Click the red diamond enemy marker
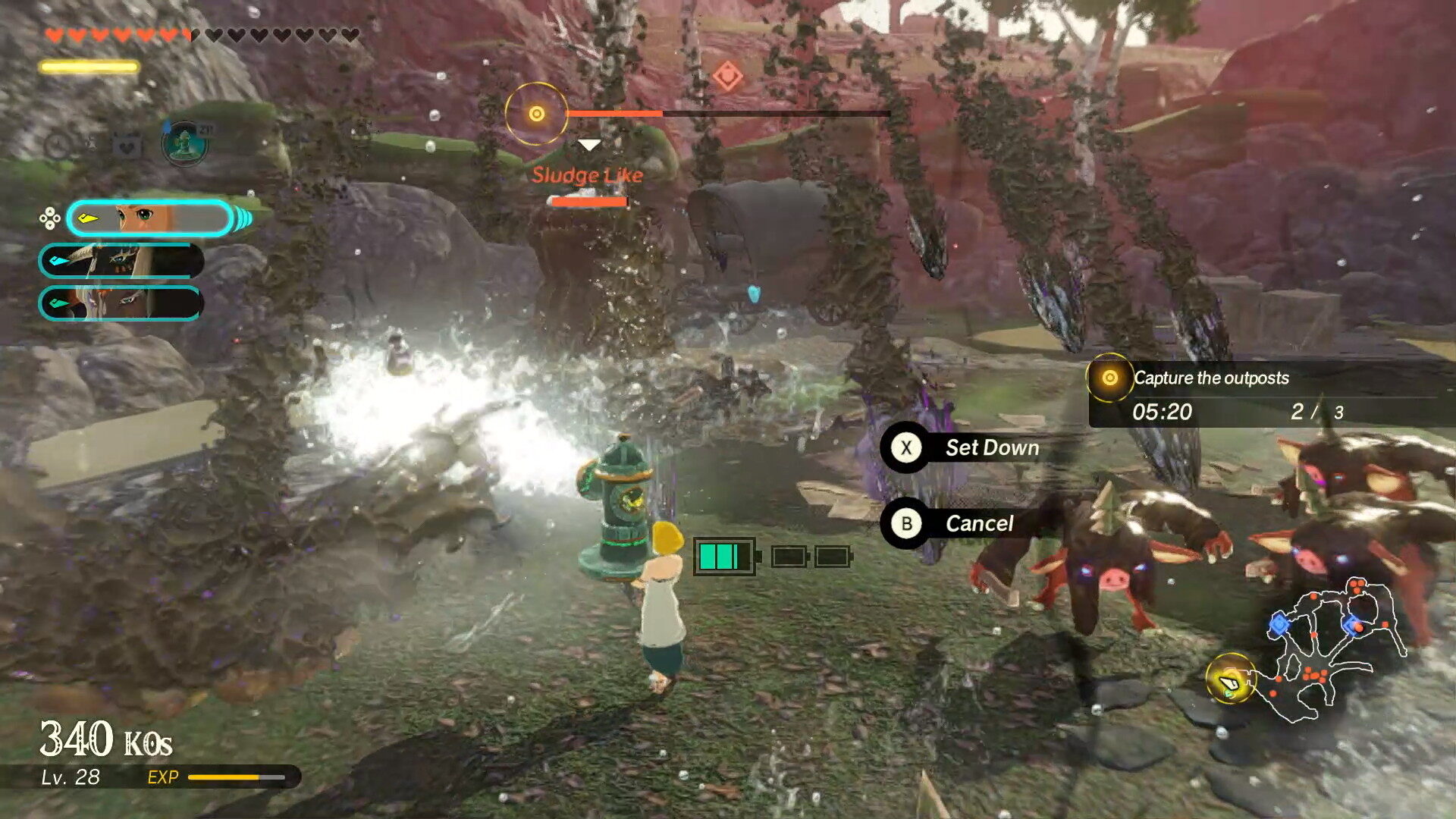The image size is (1456, 819). click(x=729, y=74)
